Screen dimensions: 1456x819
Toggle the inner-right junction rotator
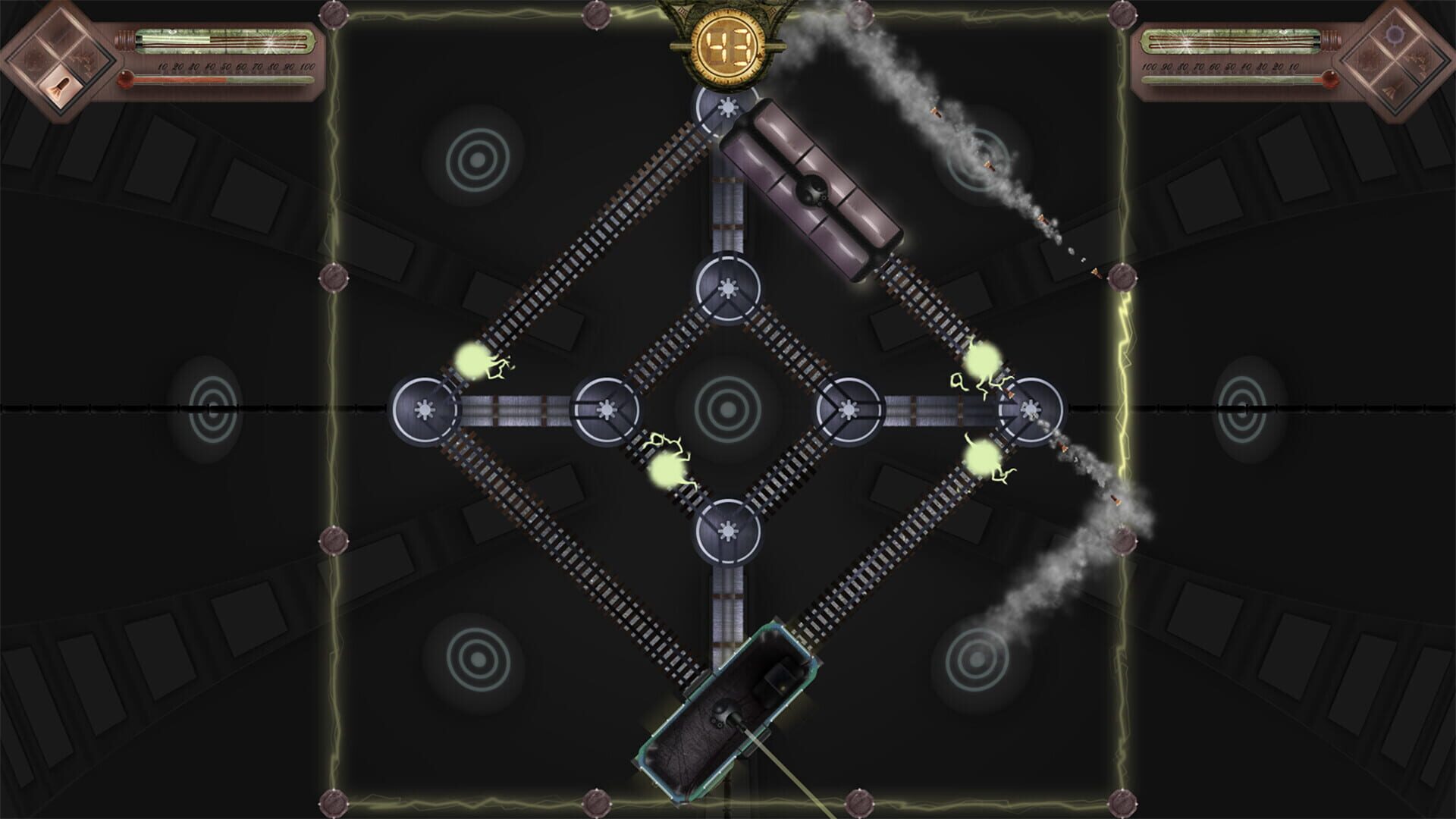847,409
